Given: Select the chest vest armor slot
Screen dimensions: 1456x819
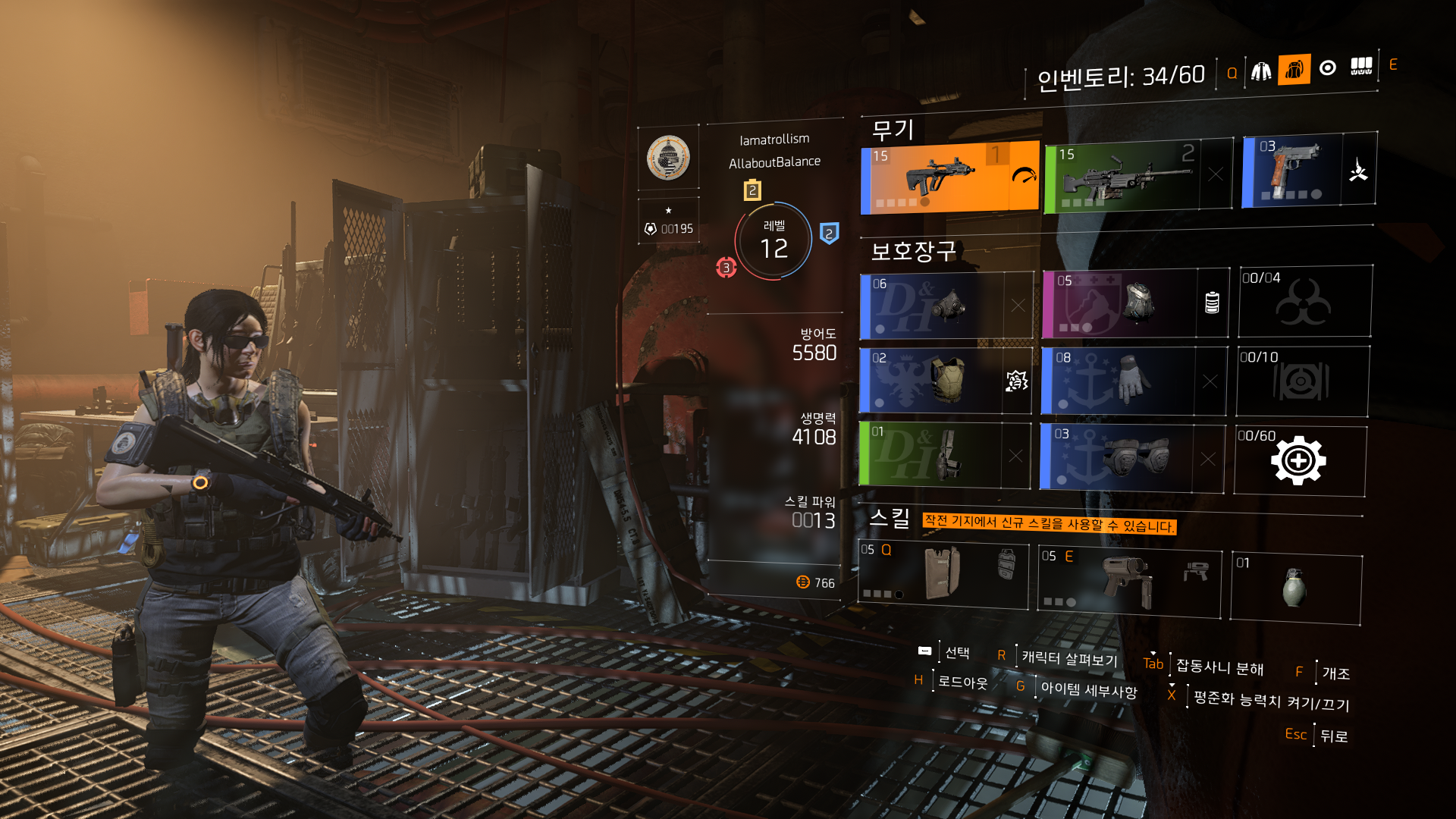Looking at the screenshot, I should click(933, 381).
